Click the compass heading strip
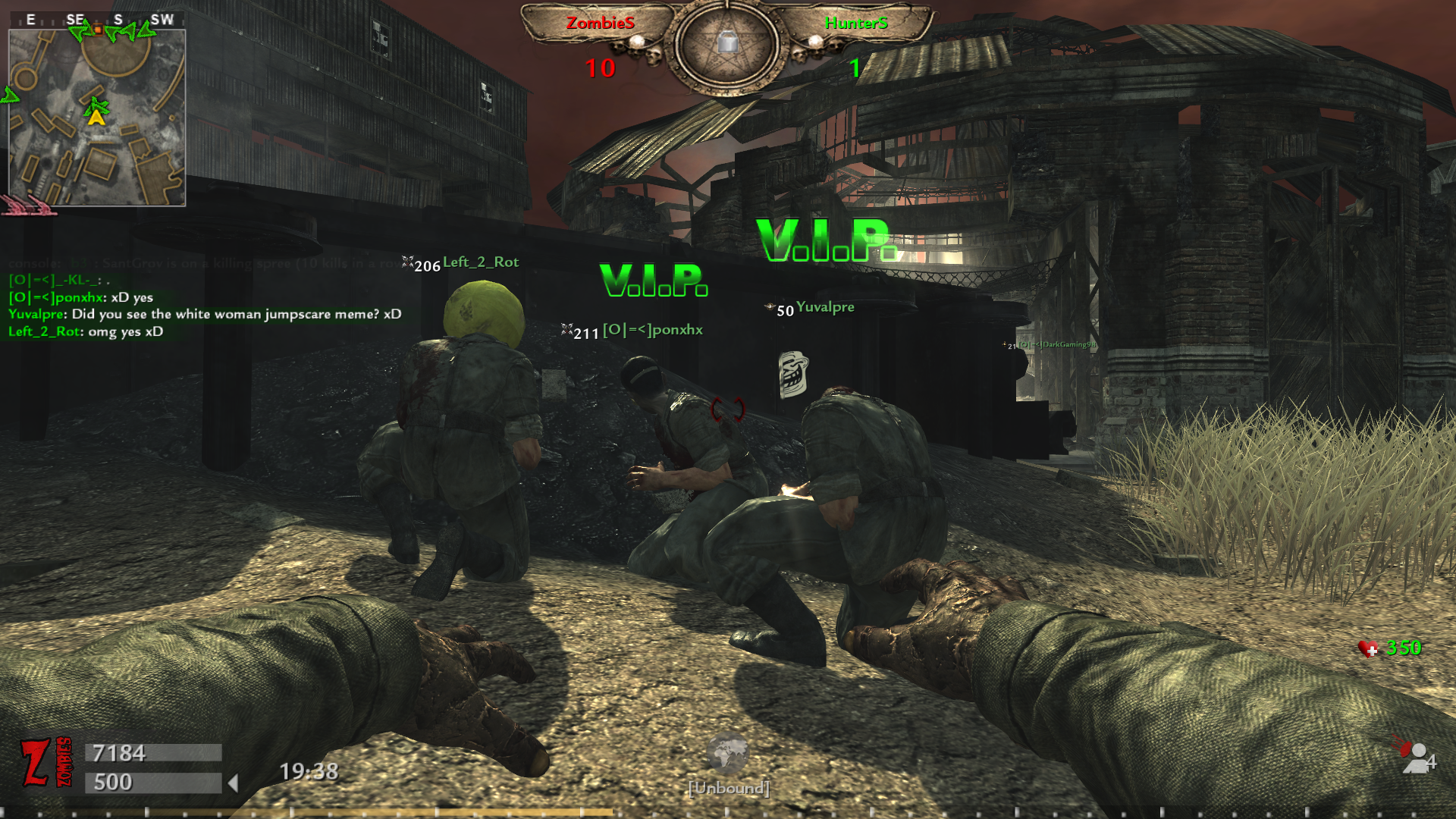1456x819 pixels. click(x=97, y=20)
